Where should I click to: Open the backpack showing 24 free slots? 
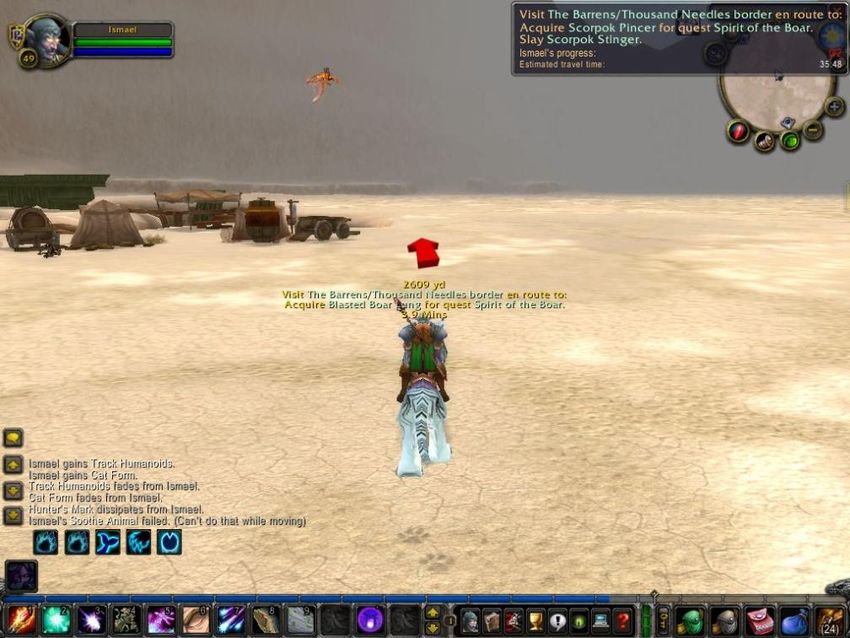pos(830,620)
